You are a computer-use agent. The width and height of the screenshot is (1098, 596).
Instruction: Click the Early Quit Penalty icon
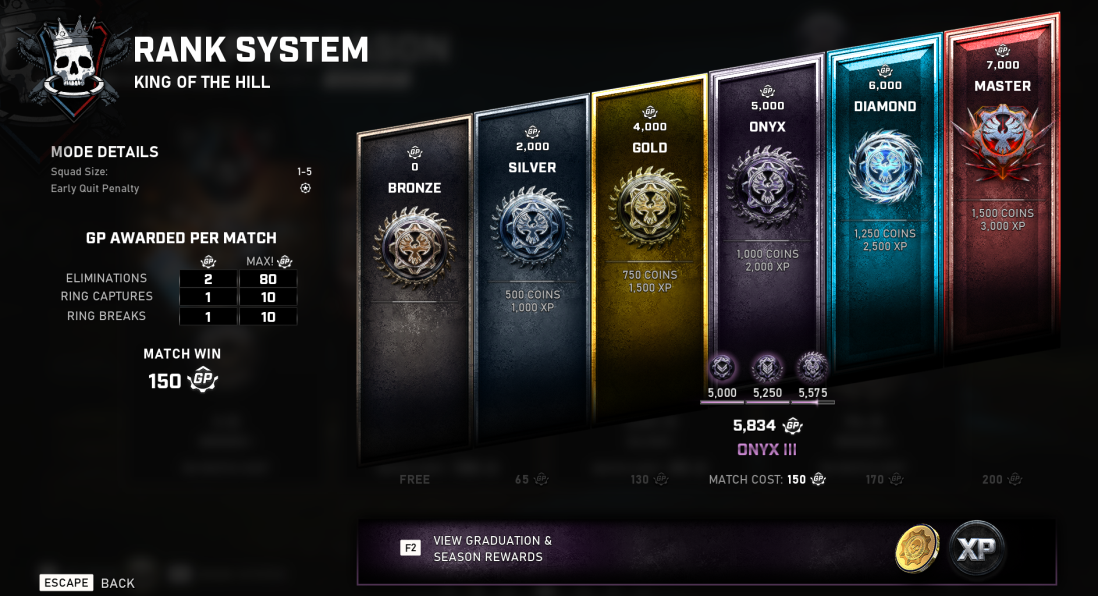(305, 188)
